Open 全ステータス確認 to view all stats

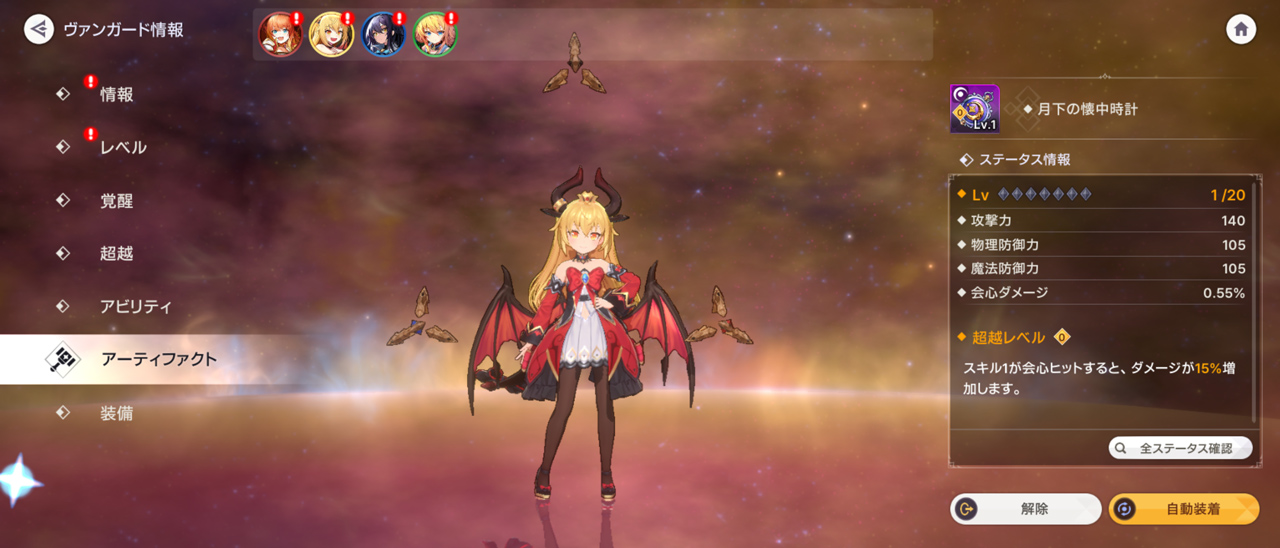click(x=1180, y=448)
